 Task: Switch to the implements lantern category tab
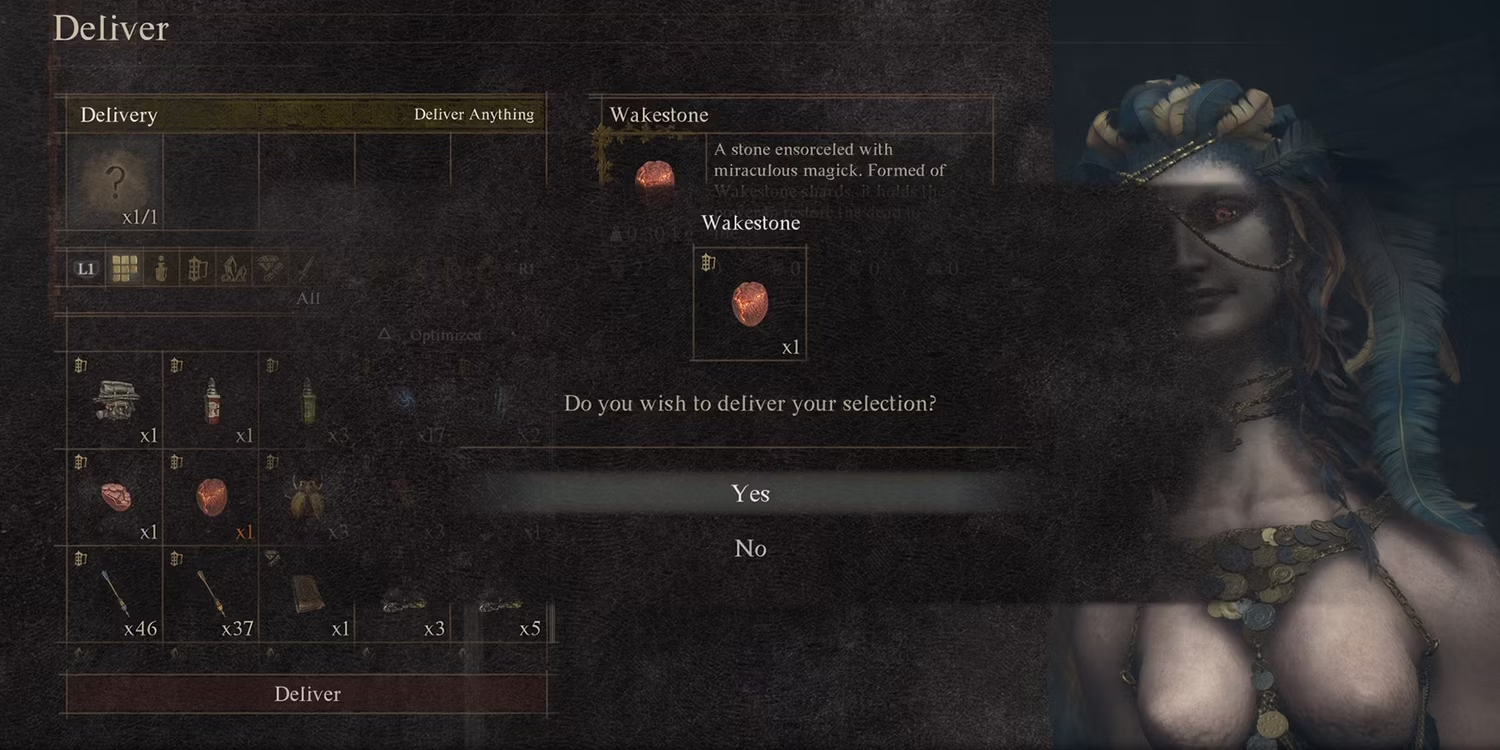(x=197, y=268)
